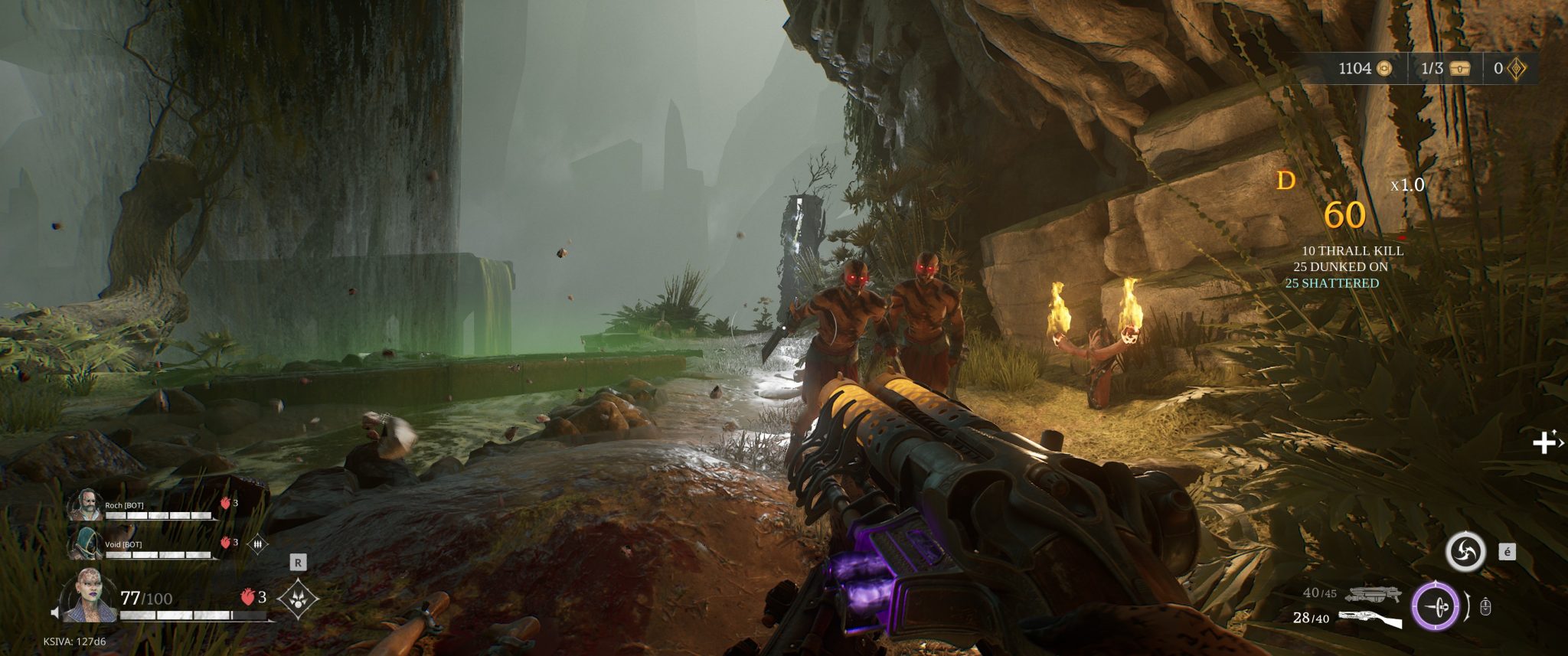This screenshot has height=656, width=1568.
Task: Activate the diamond claw ability icon
Action: point(298,598)
